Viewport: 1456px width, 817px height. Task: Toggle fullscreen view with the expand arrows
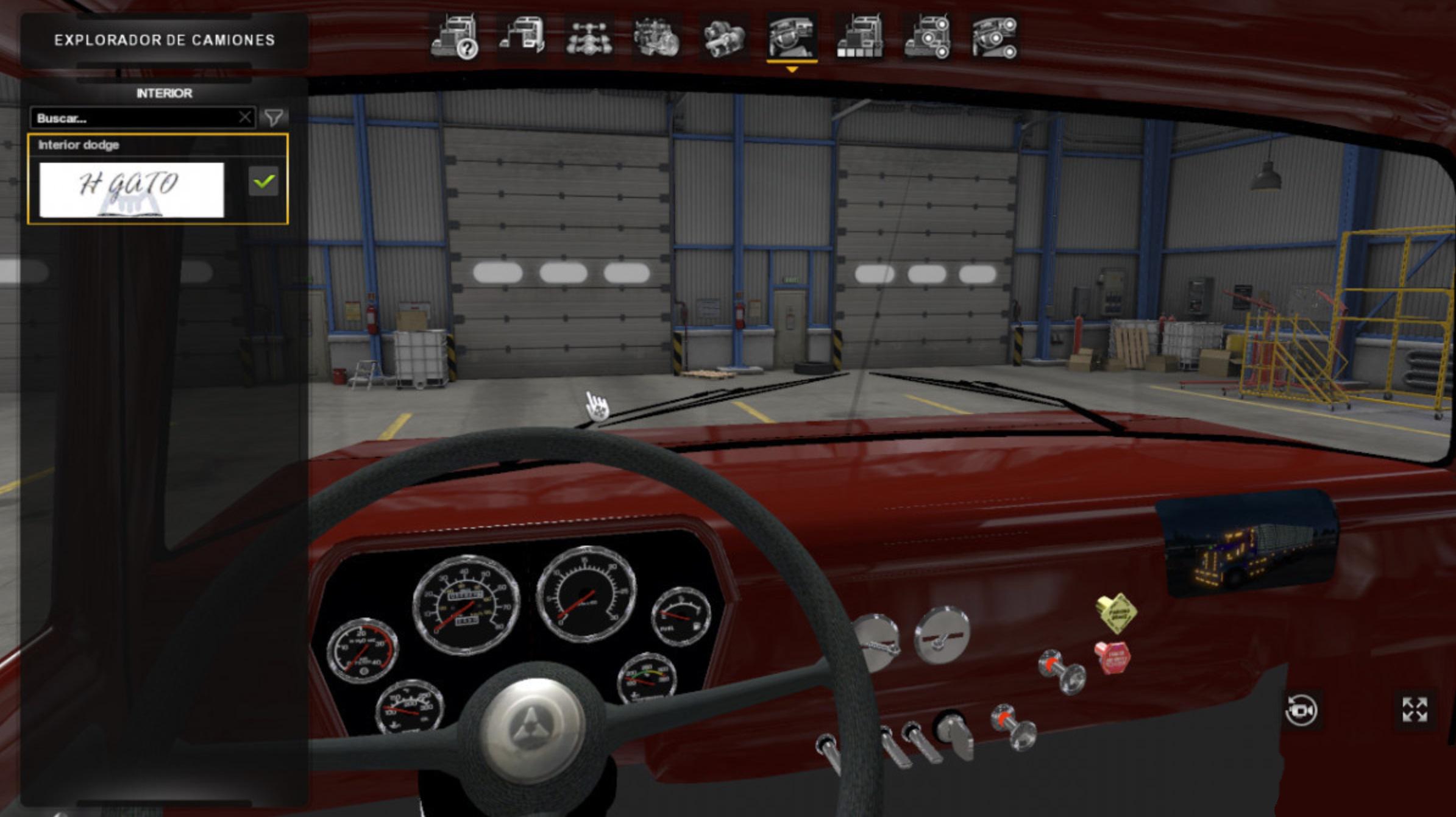point(1414,710)
